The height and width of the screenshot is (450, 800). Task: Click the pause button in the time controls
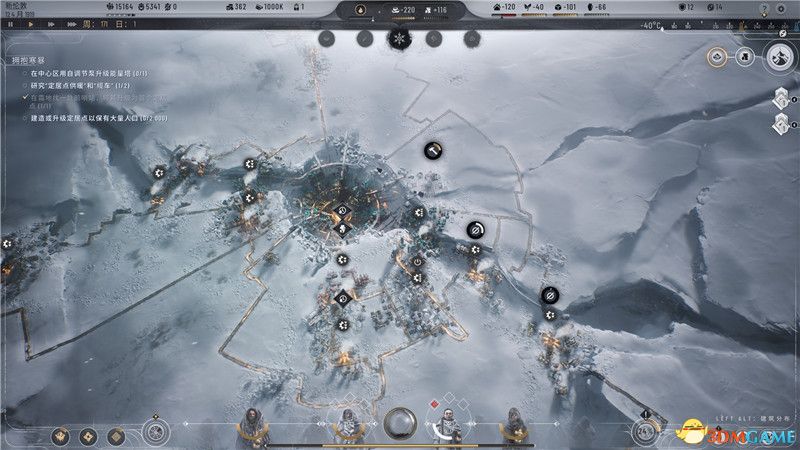[x=10, y=23]
